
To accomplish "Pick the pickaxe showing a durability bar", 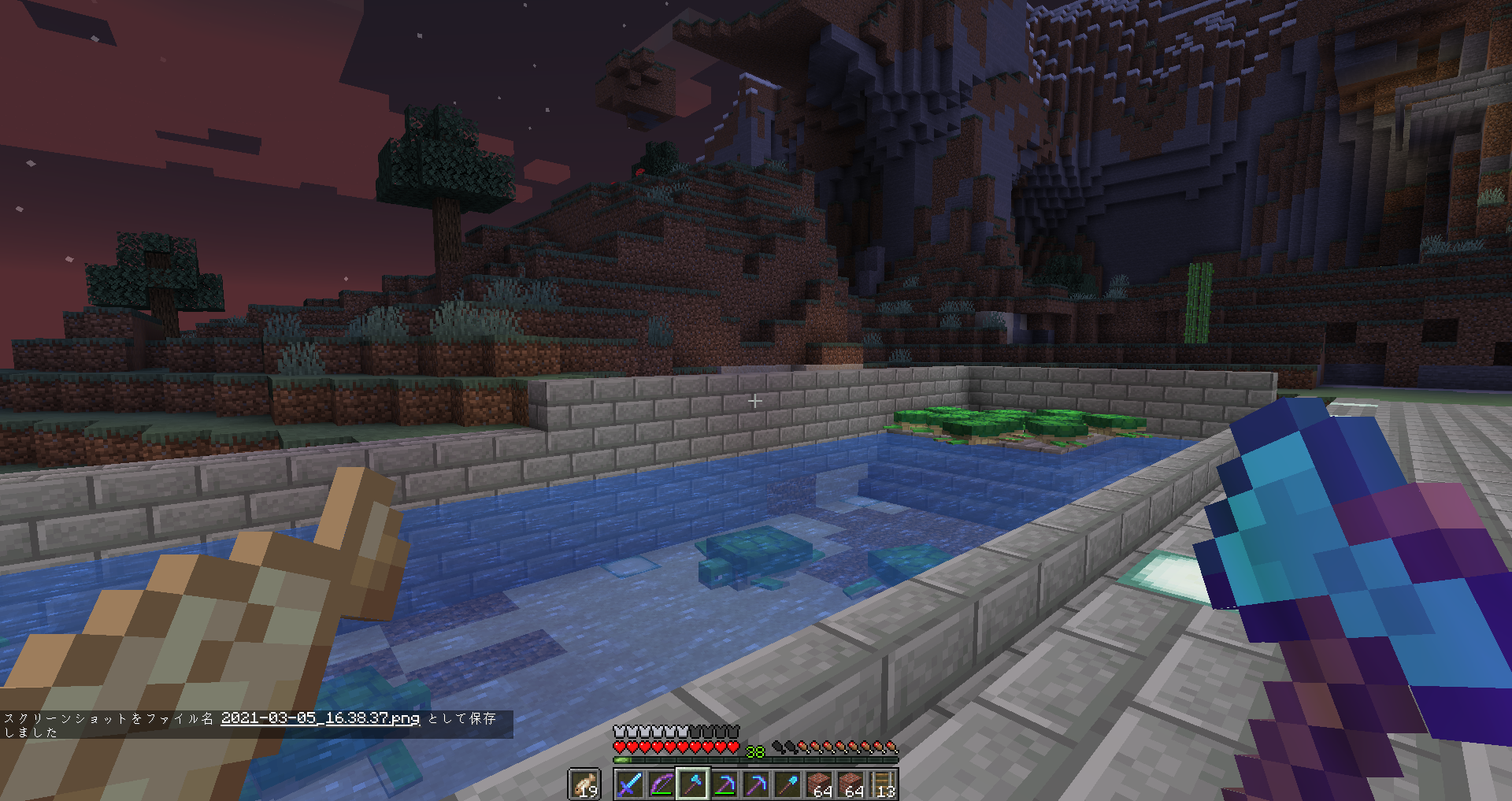I will pyautogui.click(x=724, y=784).
